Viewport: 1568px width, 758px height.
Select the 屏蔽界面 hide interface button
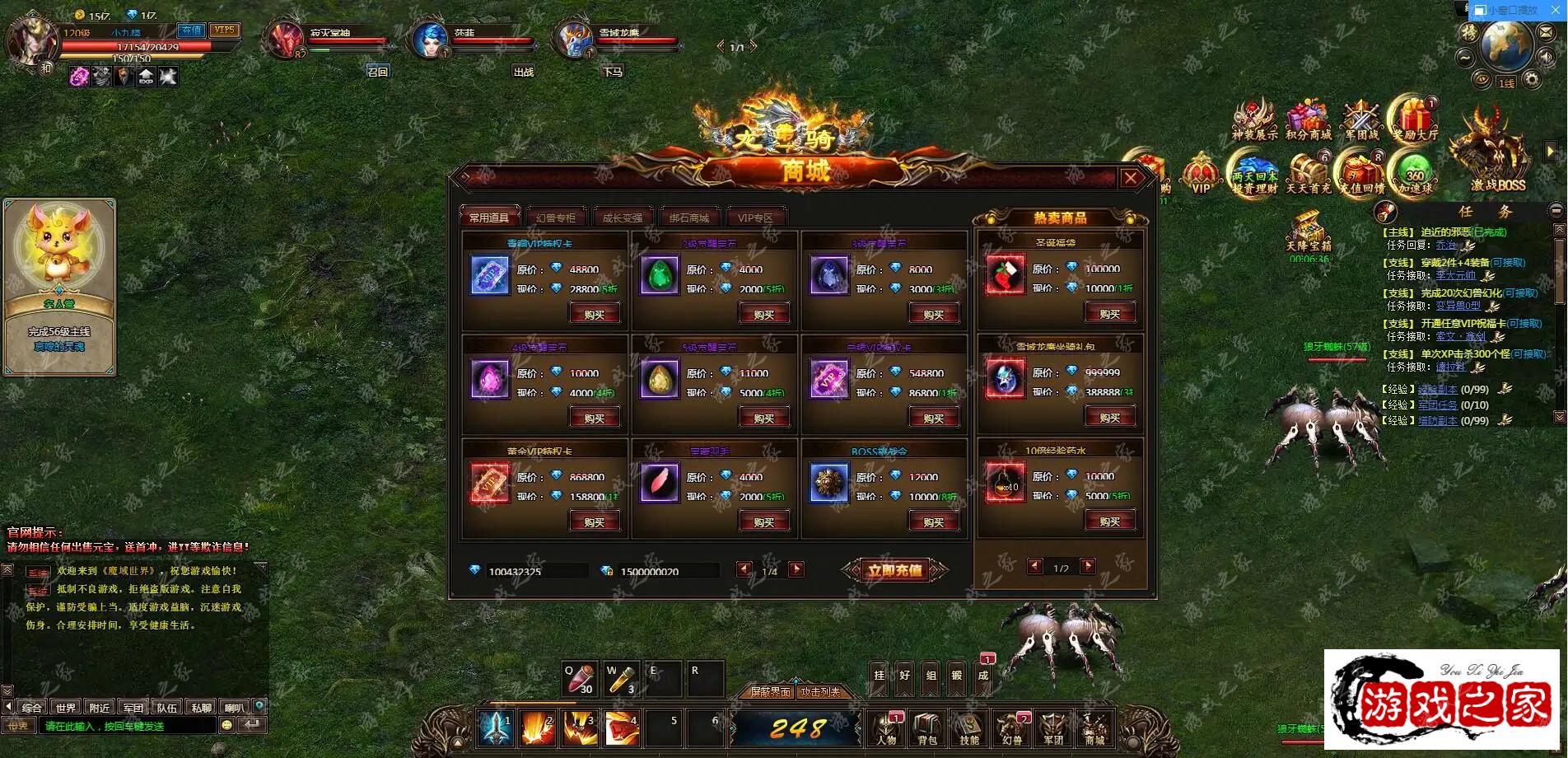click(x=770, y=692)
